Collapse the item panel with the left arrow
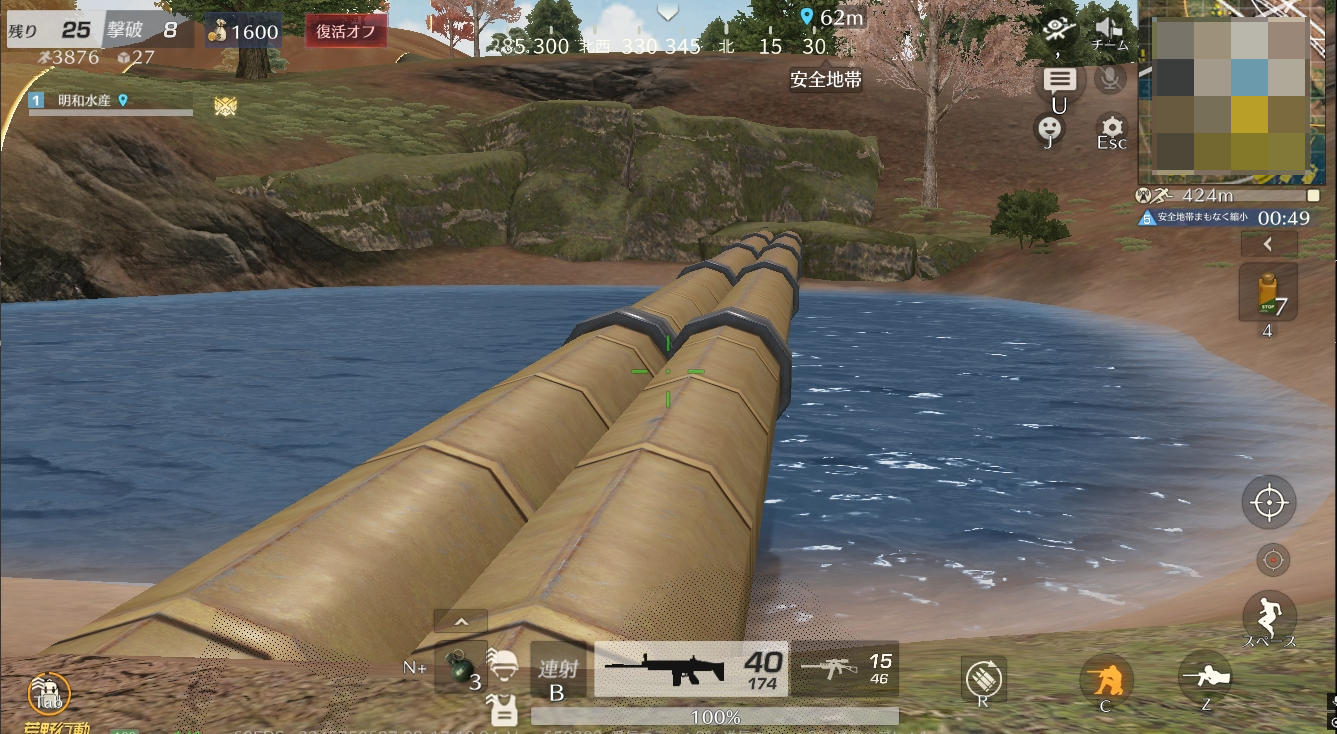The image size is (1337, 734). [x=1268, y=243]
